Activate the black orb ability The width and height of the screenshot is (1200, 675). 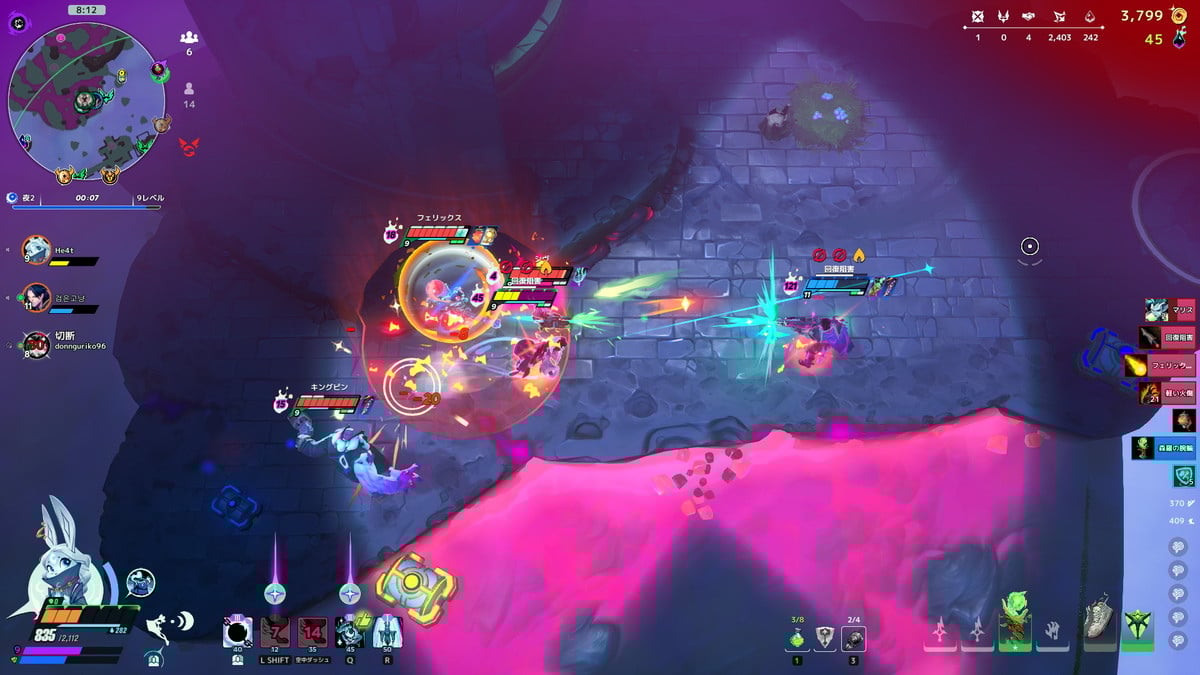pyautogui.click(x=238, y=632)
